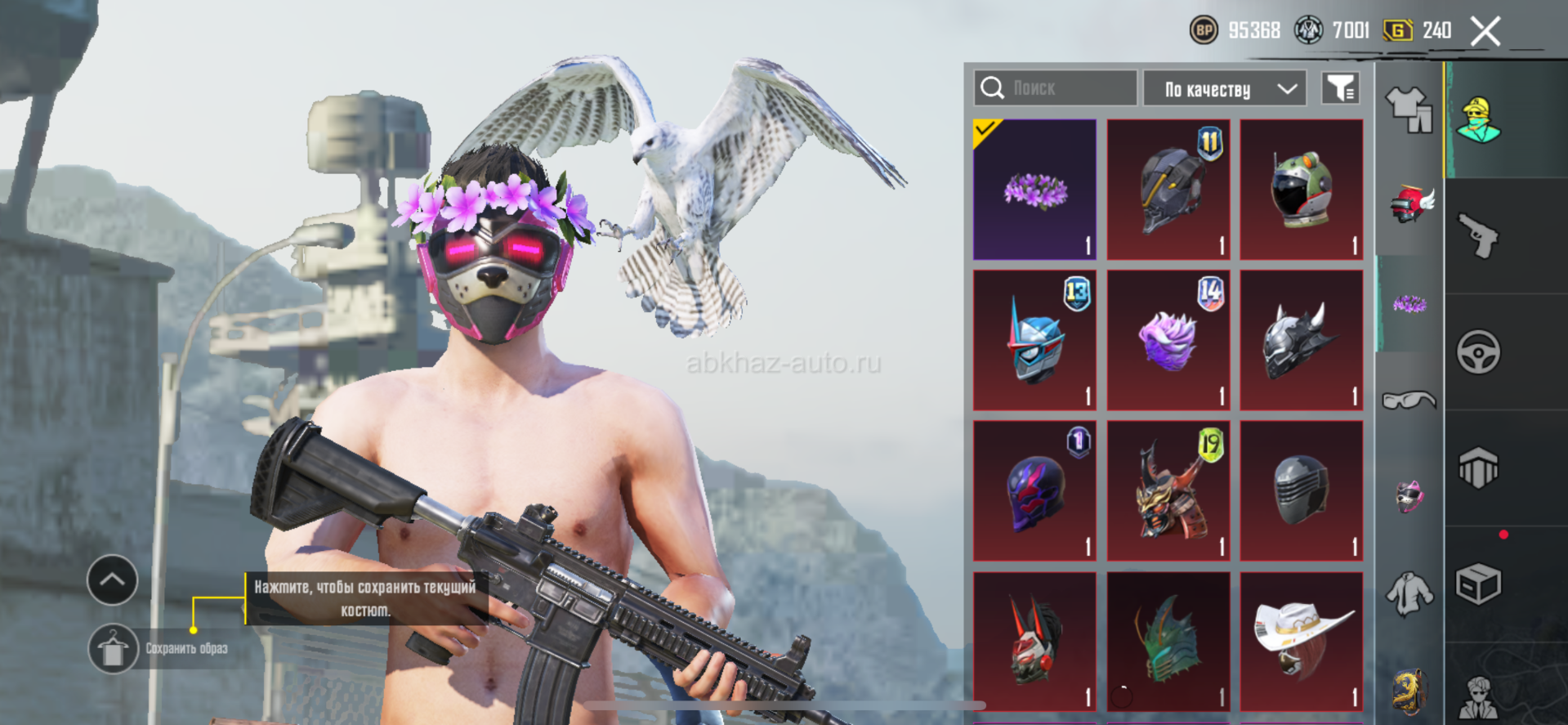Open the steering wheel vehicles tab
The image size is (1568, 725).
(x=1478, y=352)
